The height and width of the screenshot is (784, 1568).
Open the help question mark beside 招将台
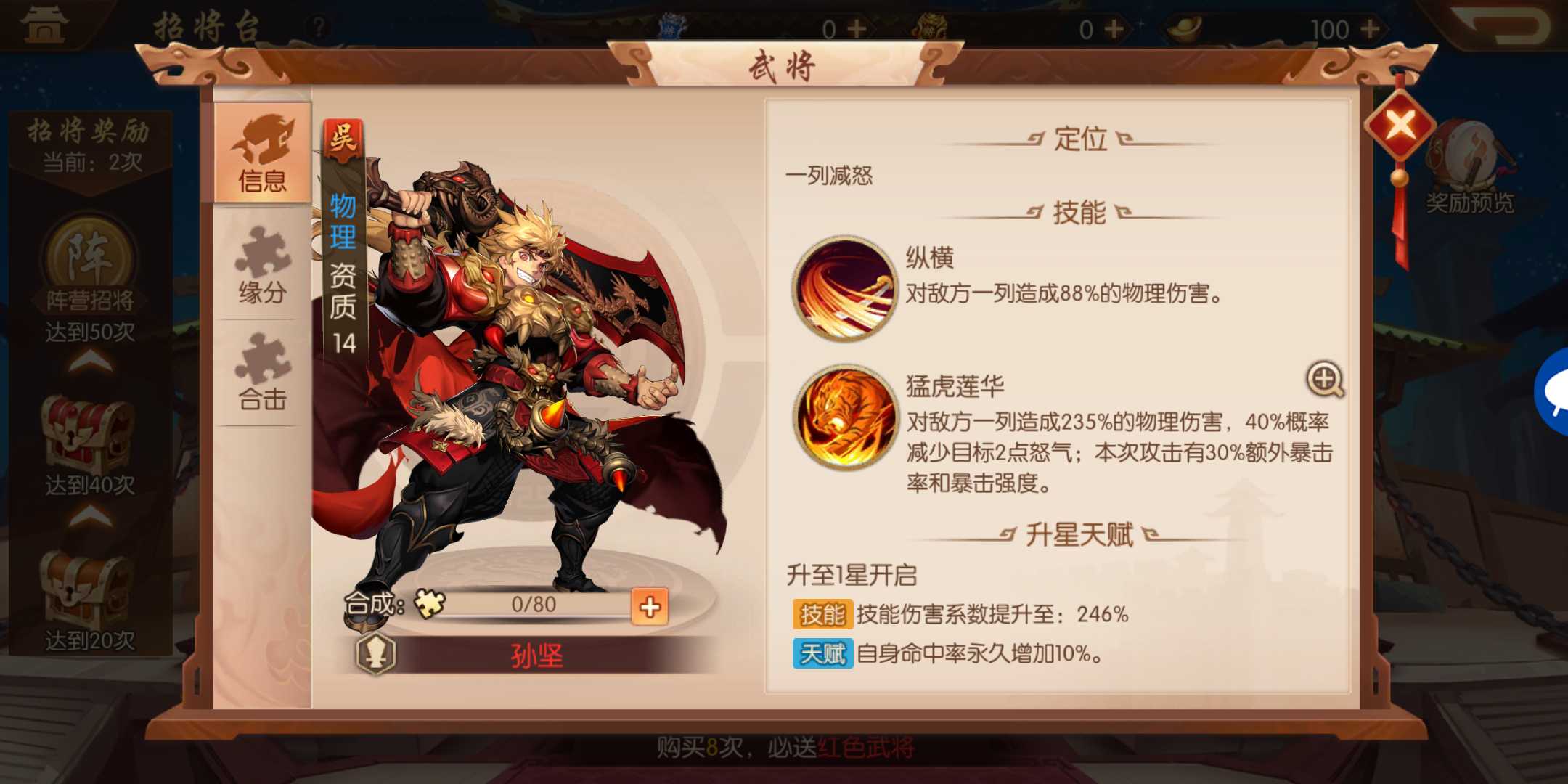click(318, 26)
